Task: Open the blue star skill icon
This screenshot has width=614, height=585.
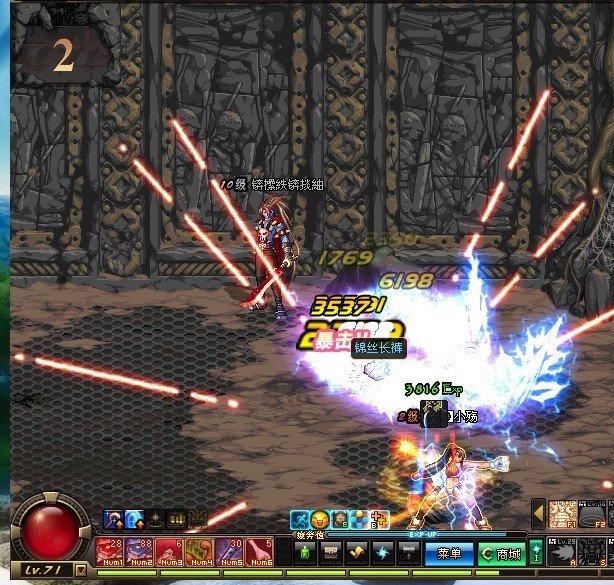Action: point(383,552)
